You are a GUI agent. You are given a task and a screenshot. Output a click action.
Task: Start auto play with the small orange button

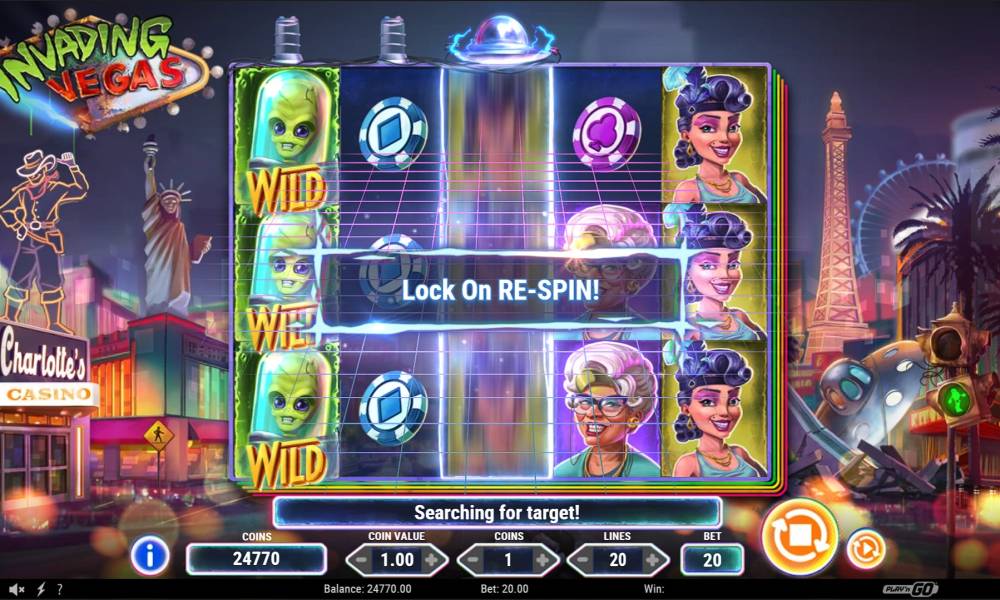tap(865, 549)
